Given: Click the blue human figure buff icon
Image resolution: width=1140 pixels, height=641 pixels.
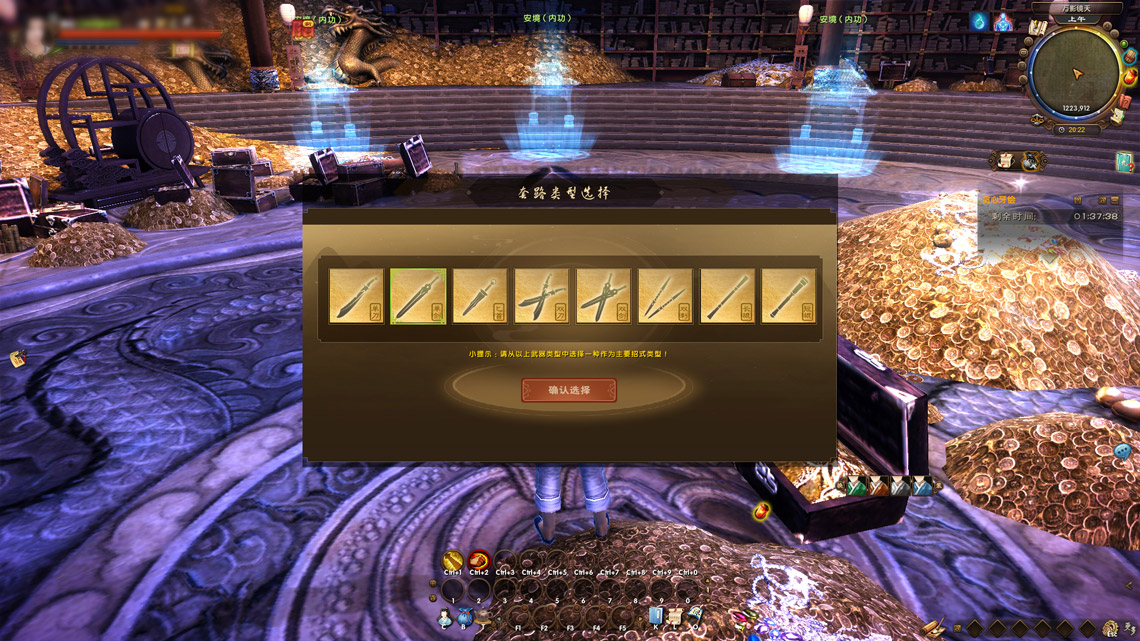Looking at the screenshot, I should (x=1002, y=22).
